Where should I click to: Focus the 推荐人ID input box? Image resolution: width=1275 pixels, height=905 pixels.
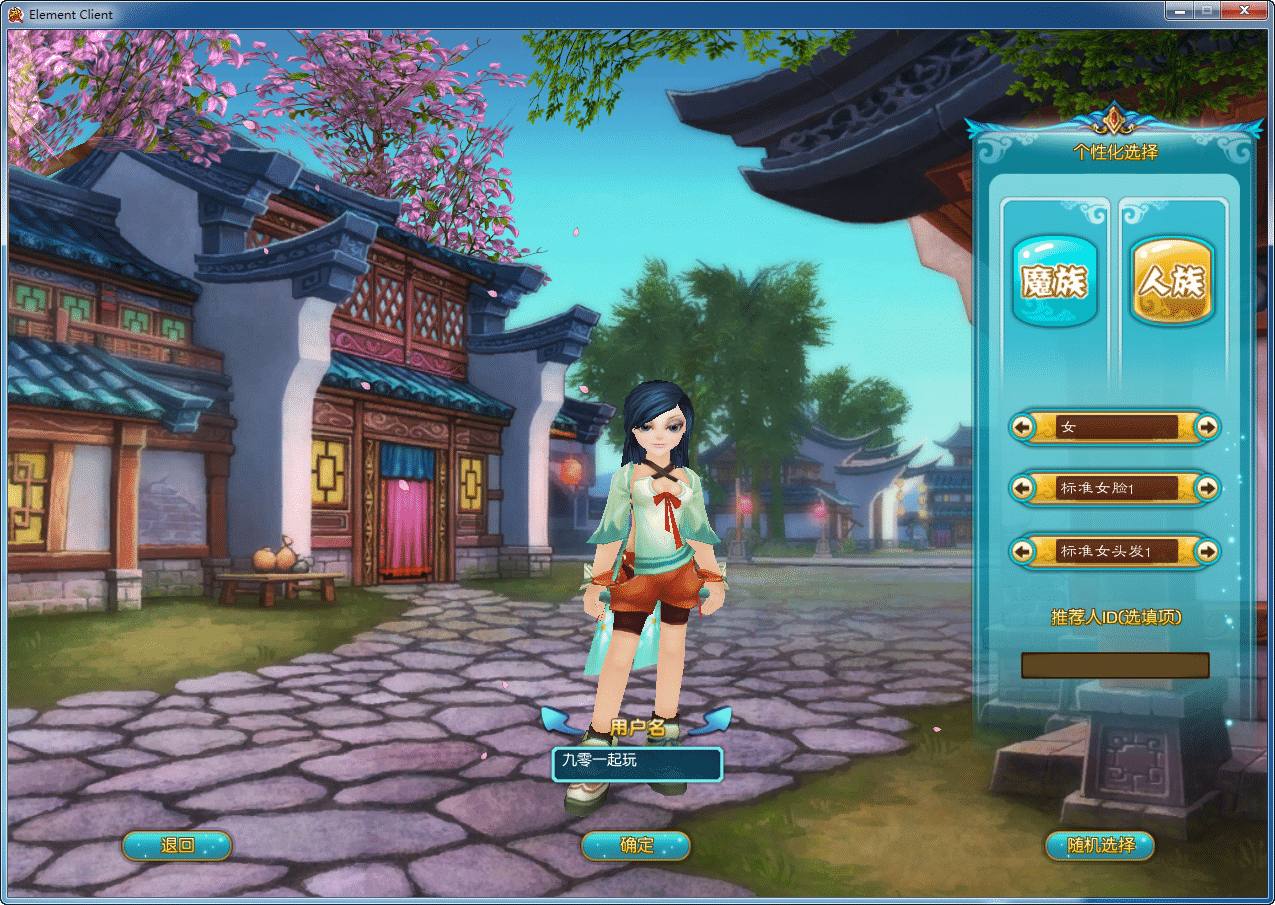tap(1114, 666)
